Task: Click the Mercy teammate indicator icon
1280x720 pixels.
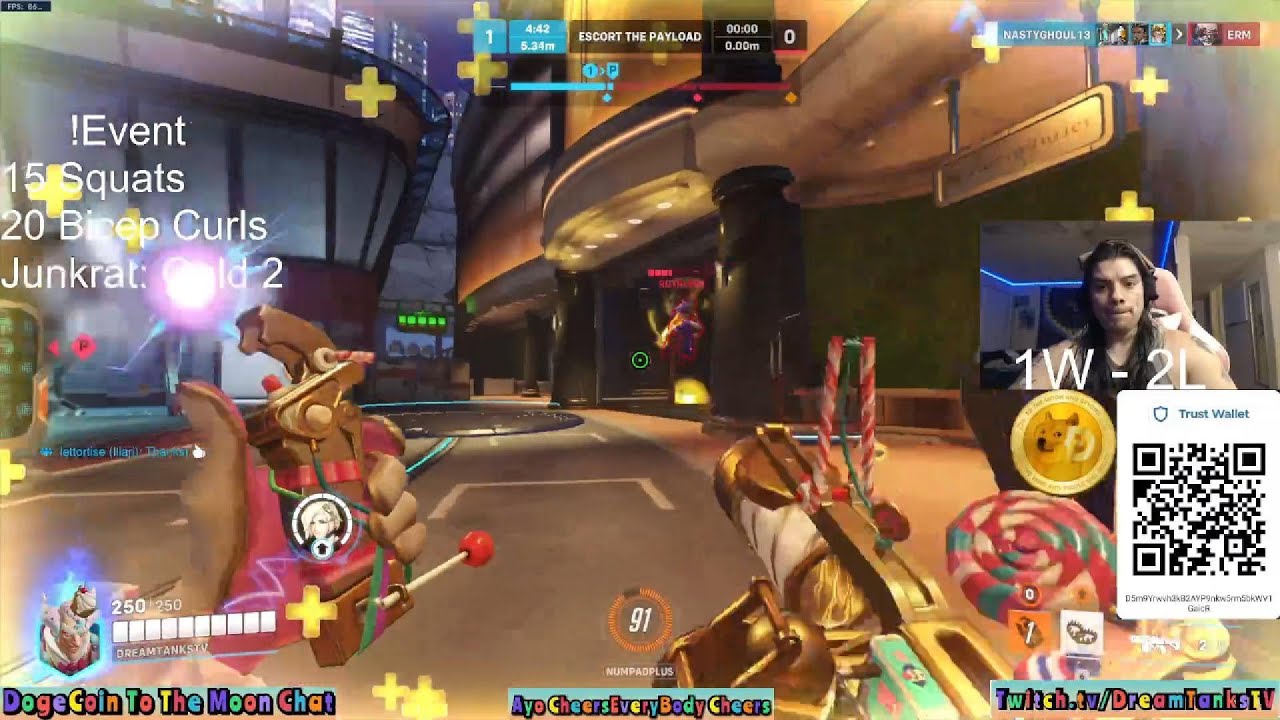Action: pyautogui.click(x=321, y=522)
